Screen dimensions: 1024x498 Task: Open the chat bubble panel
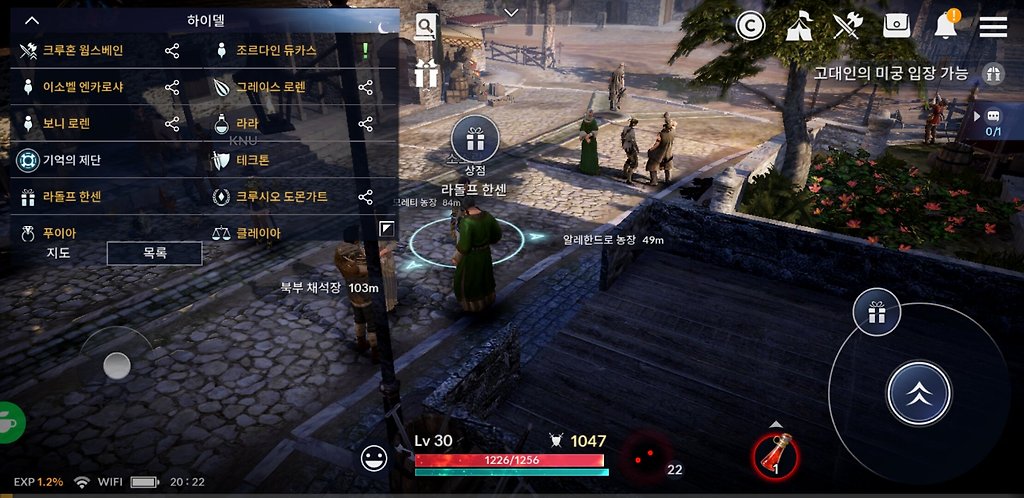(993, 116)
